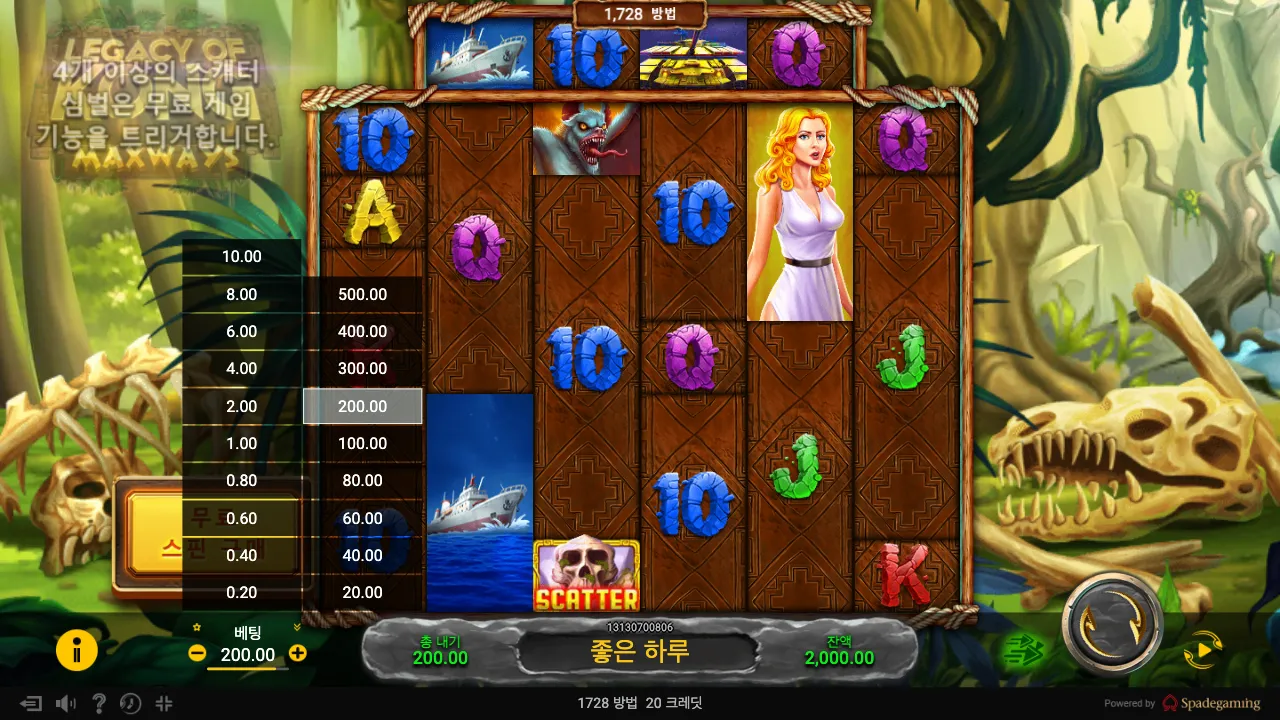The image size is (1280, 720).
Task: Start autoplay with the yellow play arrows
Action: (1203, 651)
